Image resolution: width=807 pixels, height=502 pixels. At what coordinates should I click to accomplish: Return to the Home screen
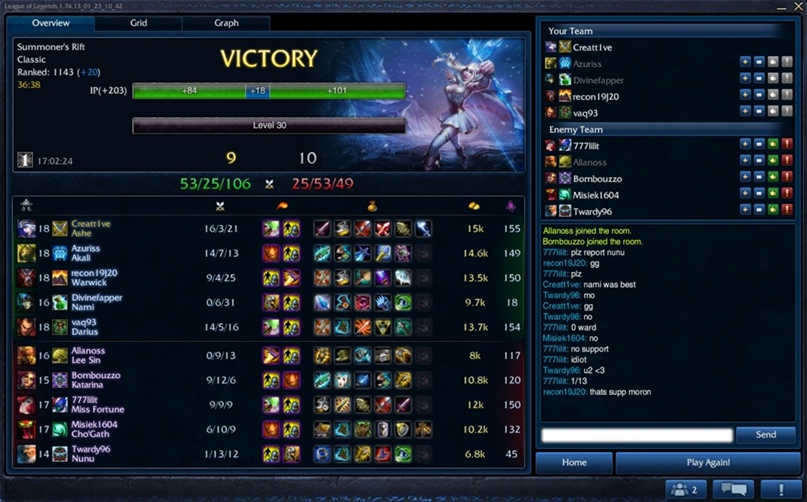click(x=573, y=463)
